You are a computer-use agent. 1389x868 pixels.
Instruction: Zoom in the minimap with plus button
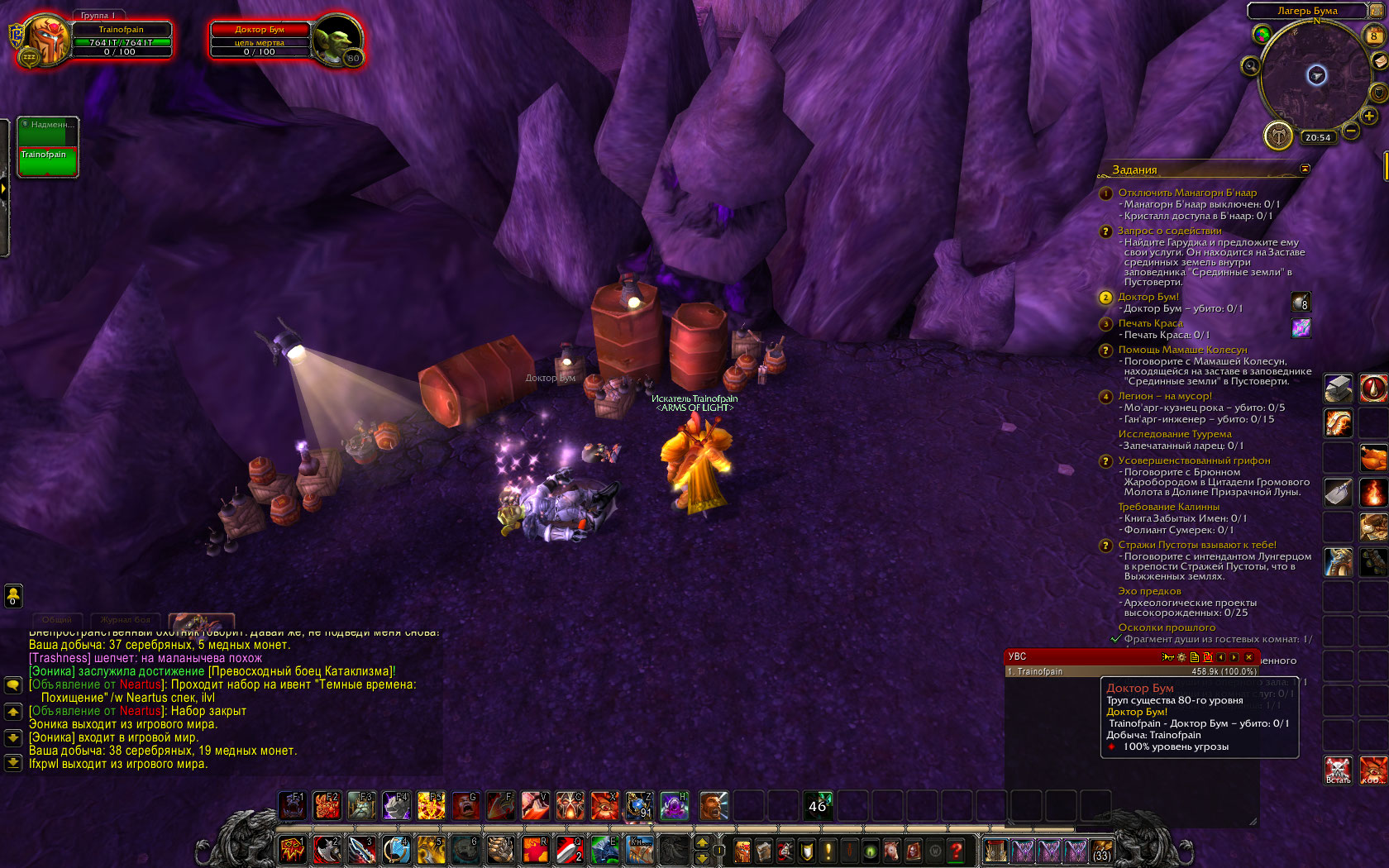1369,117
